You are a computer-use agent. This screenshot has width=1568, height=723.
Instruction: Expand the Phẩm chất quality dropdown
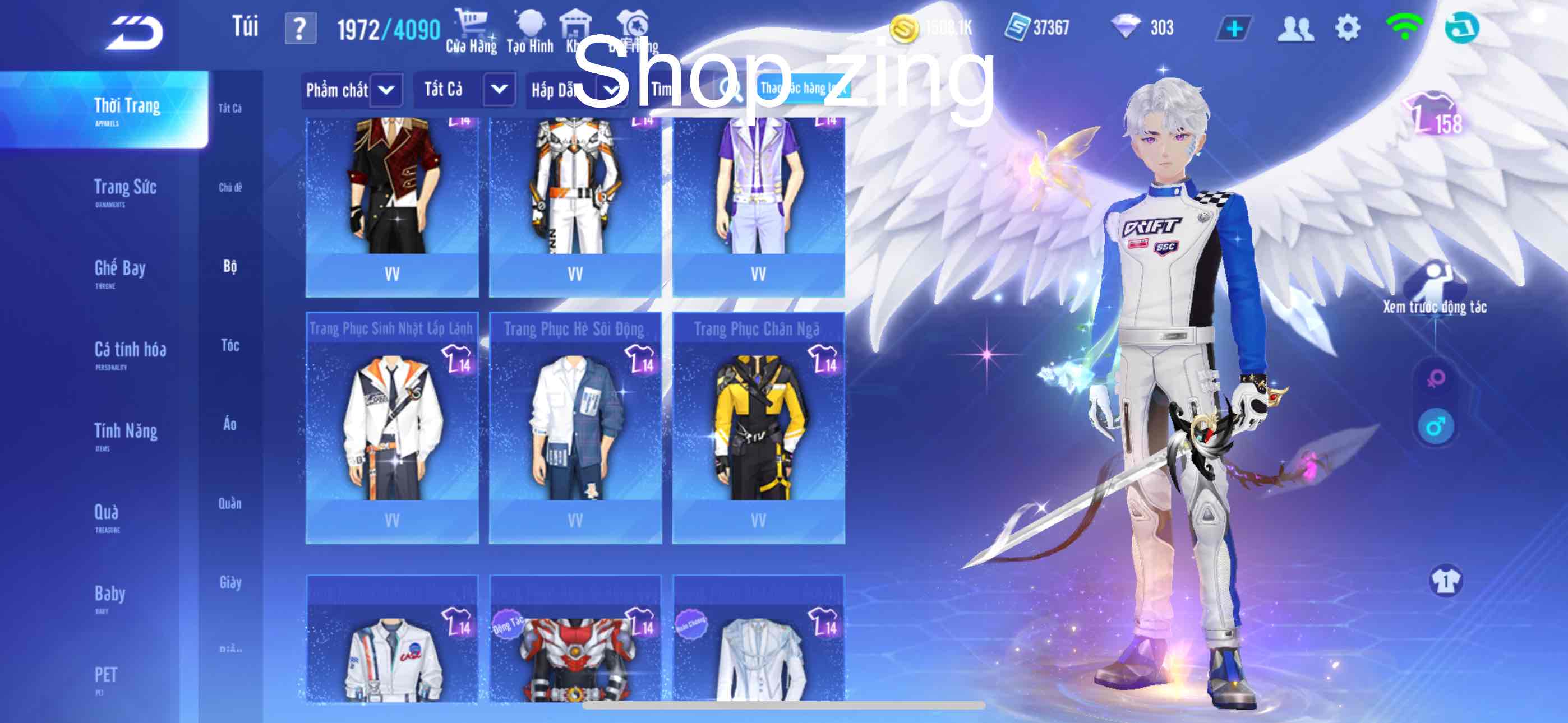[386, 91]
